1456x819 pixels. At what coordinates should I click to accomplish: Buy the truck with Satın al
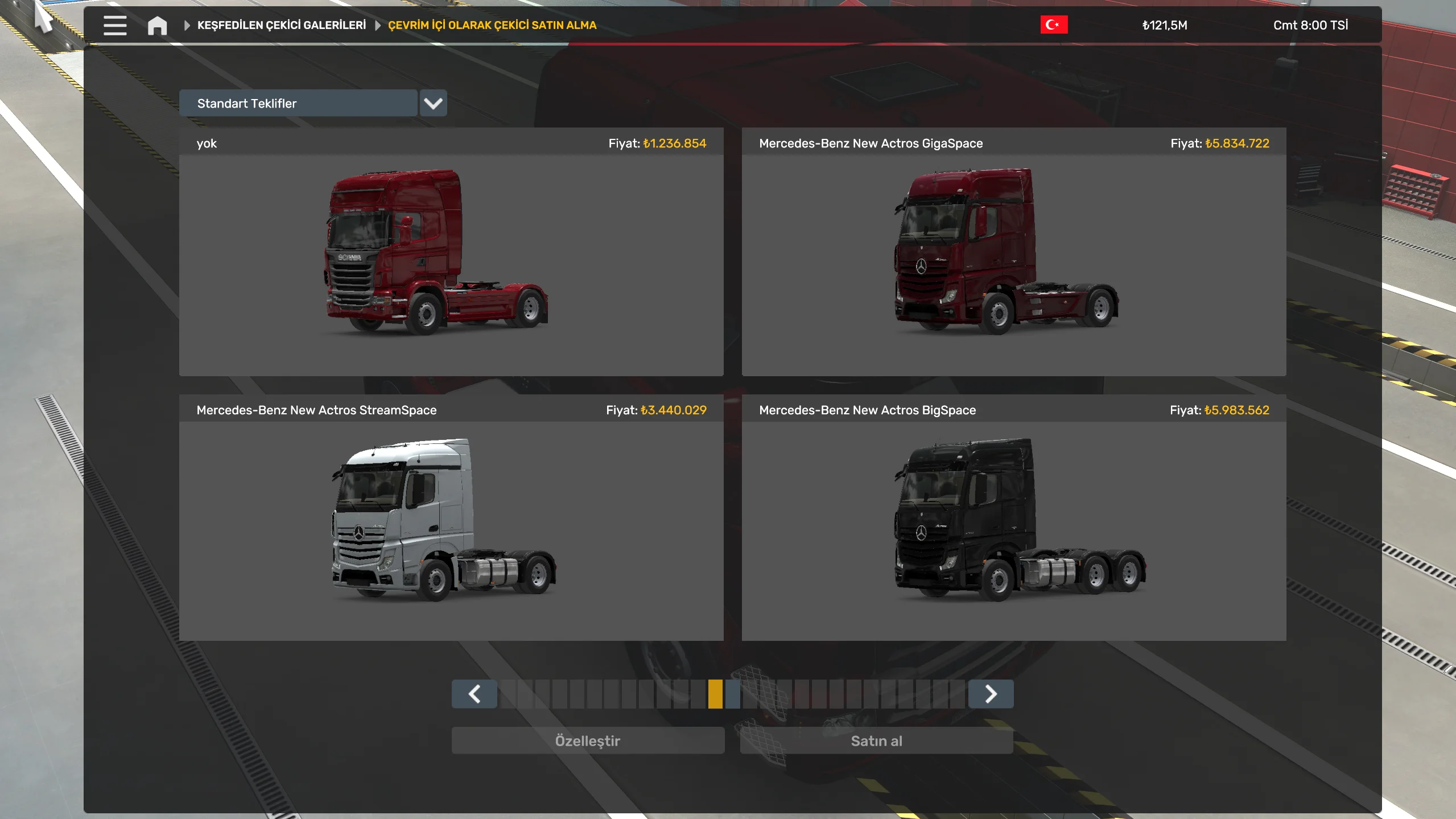[876, 740]
